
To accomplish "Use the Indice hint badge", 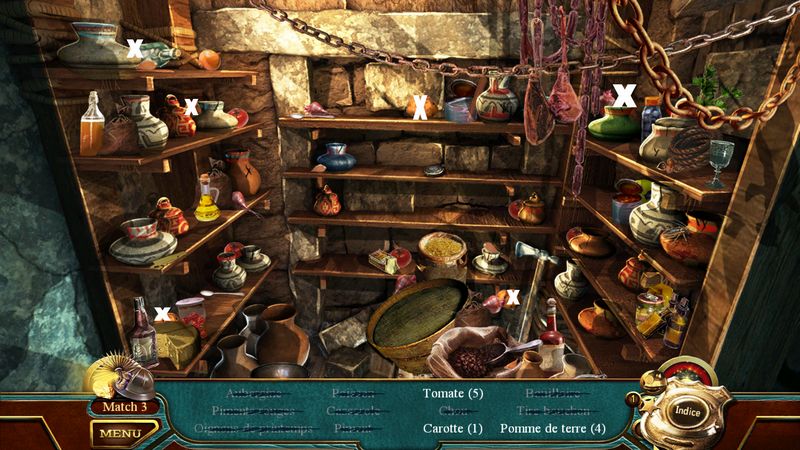I will coord(686,410).
